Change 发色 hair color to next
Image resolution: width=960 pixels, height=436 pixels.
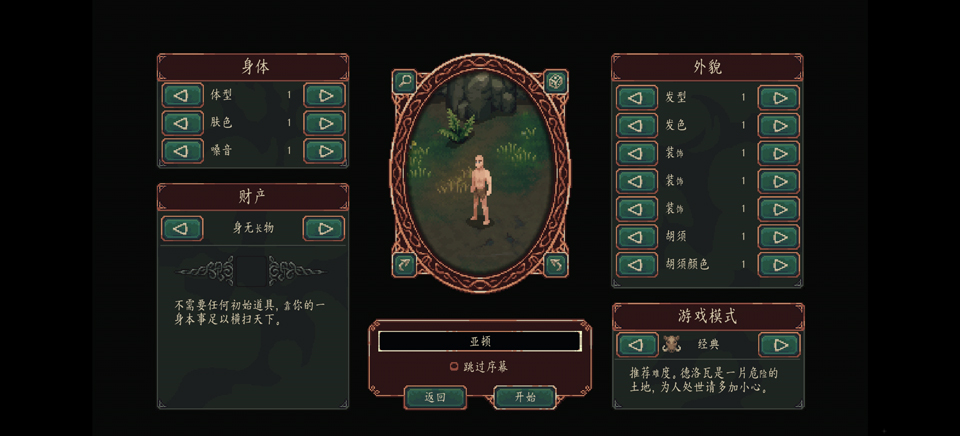click(x=778, y=126)
